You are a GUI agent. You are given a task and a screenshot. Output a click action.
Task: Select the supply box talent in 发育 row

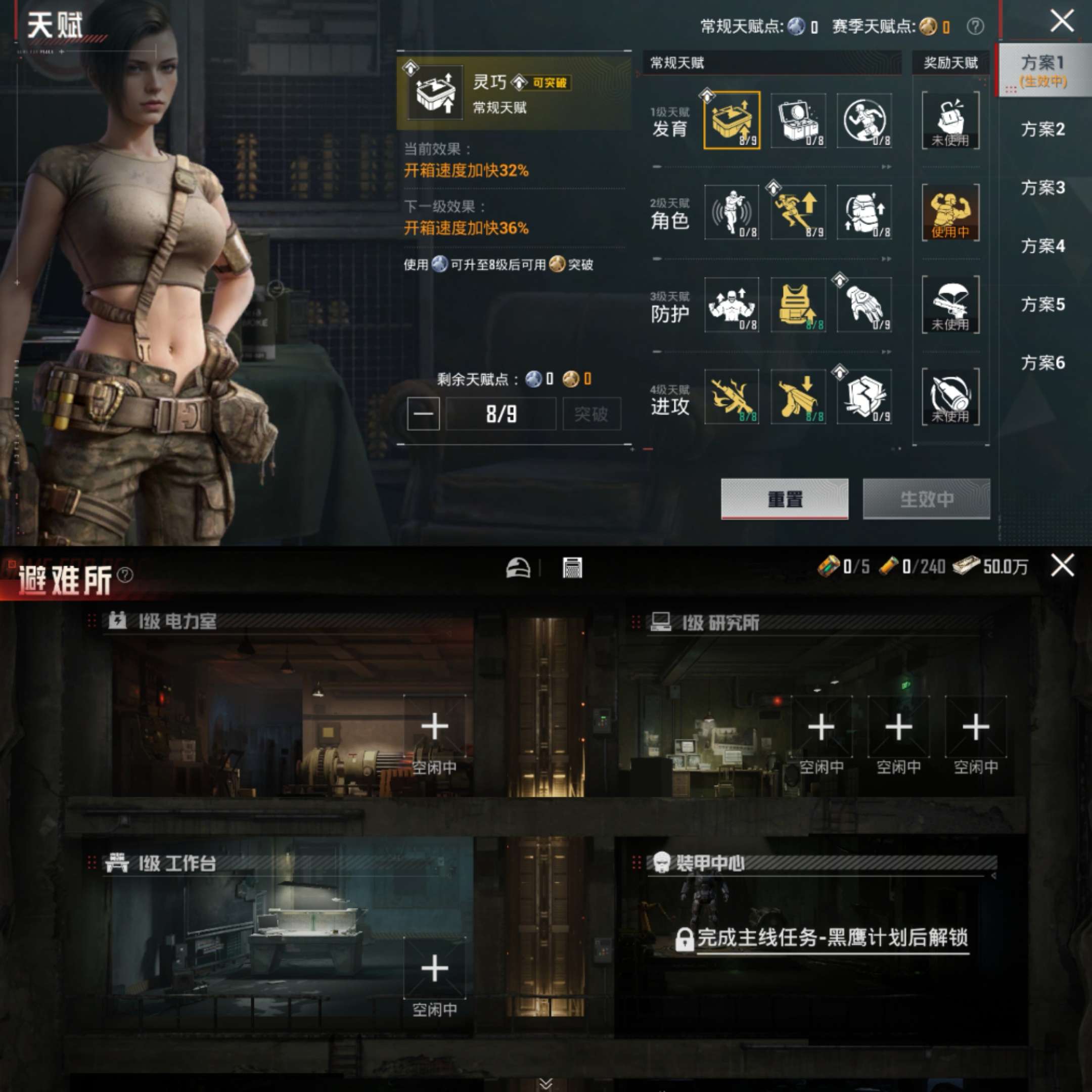click(x=798, y=121)
